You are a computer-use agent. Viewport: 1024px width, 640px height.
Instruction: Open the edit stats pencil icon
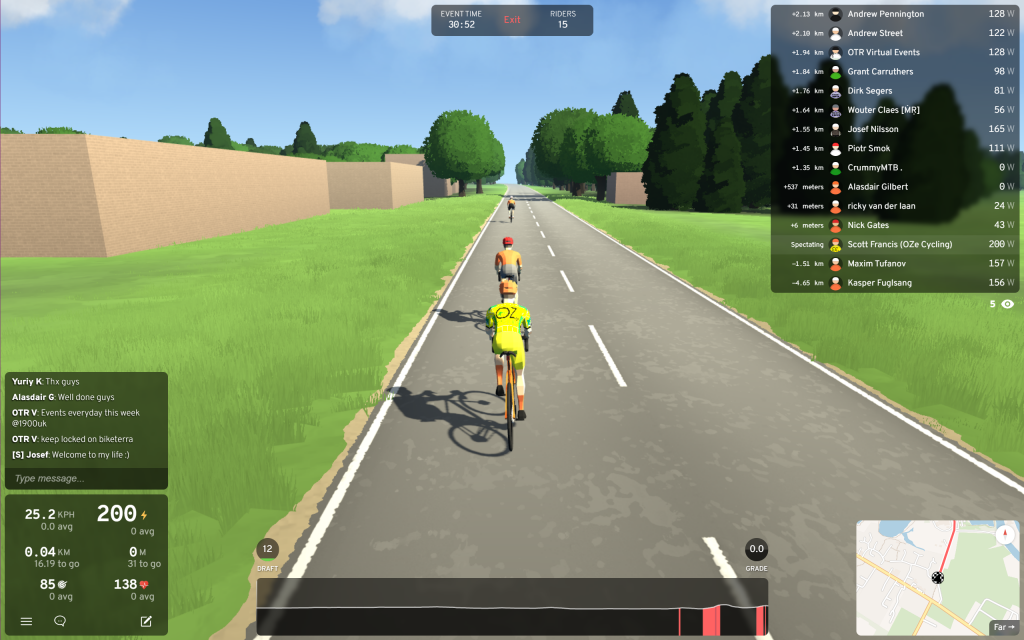click(x=146, y=621)
